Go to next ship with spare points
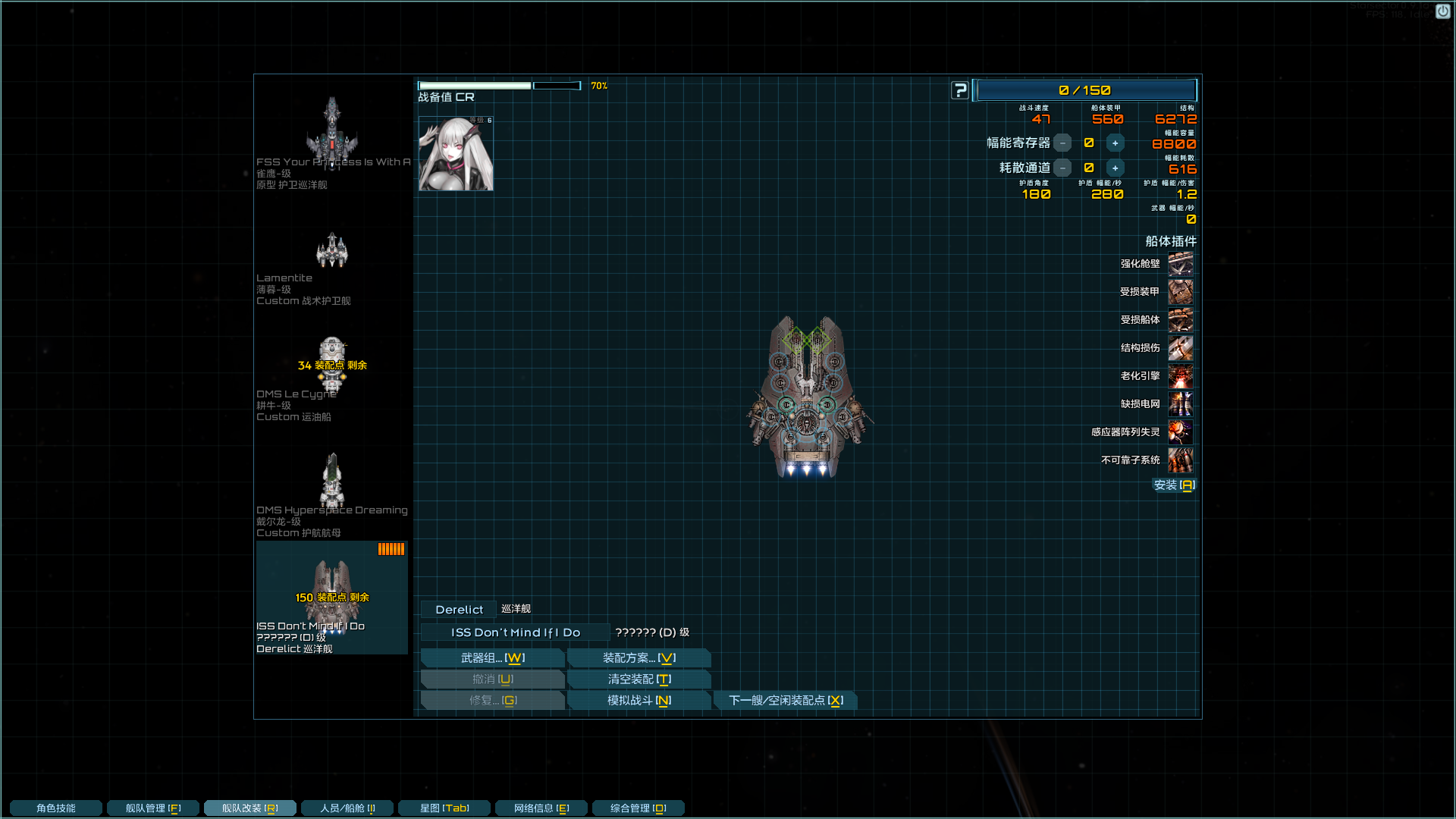 pos(785,701)
